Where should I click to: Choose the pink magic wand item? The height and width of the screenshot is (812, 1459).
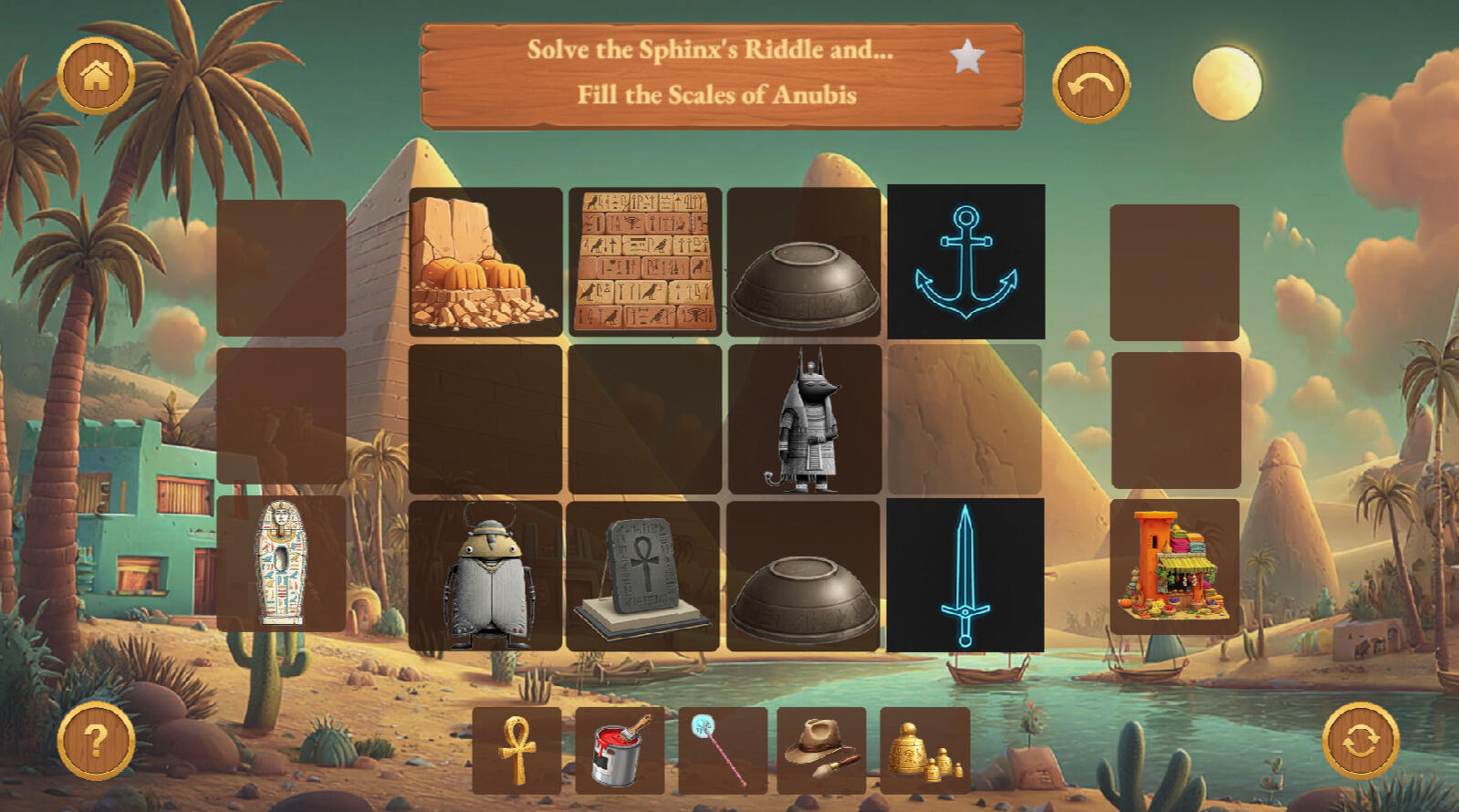(x=723, y=750)
